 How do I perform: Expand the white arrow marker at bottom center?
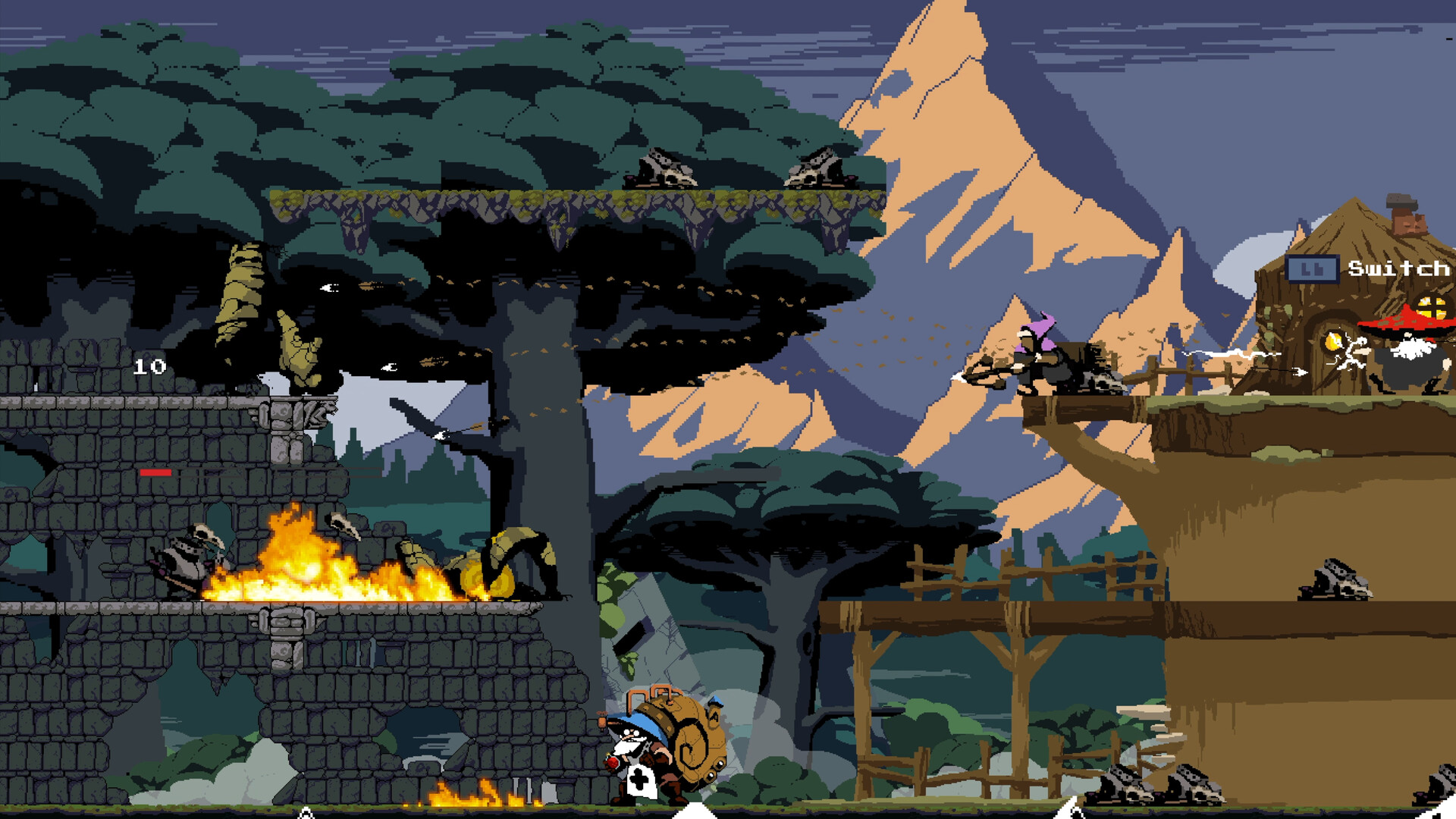point(695,813)
